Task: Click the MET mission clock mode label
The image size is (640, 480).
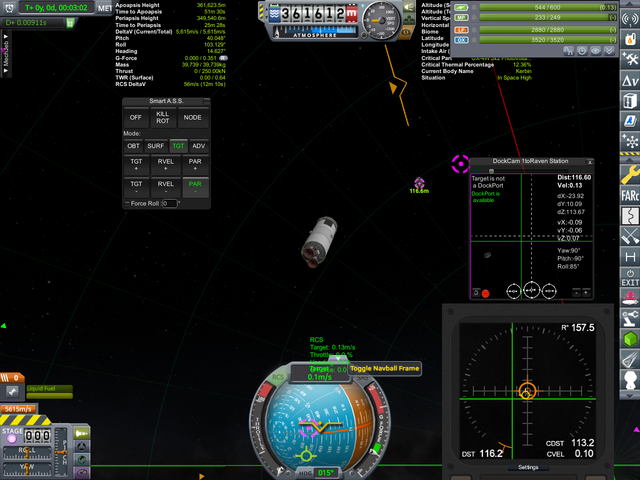Action: 105,8
